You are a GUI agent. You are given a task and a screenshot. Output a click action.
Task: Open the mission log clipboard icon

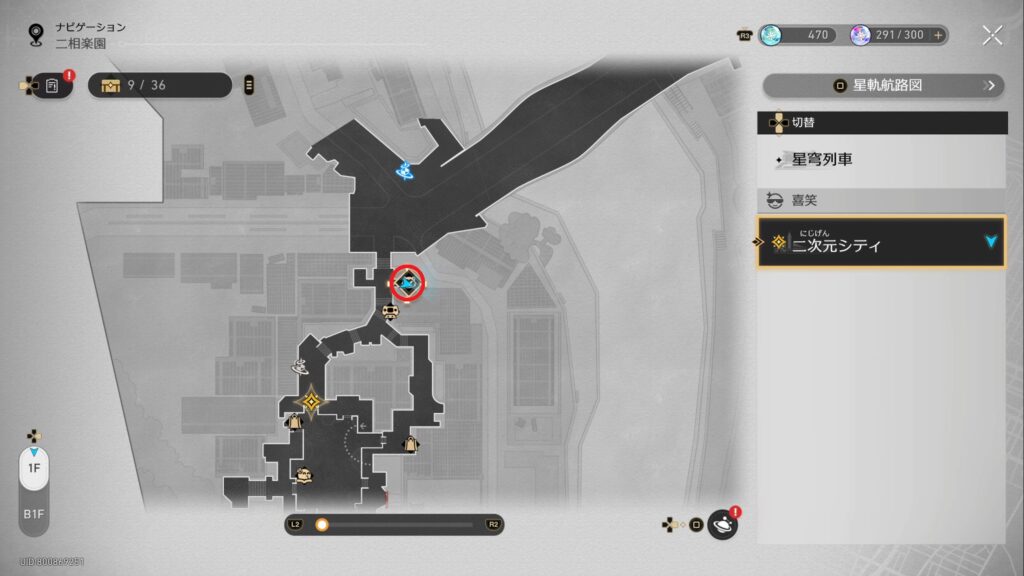tap(52, 86)
